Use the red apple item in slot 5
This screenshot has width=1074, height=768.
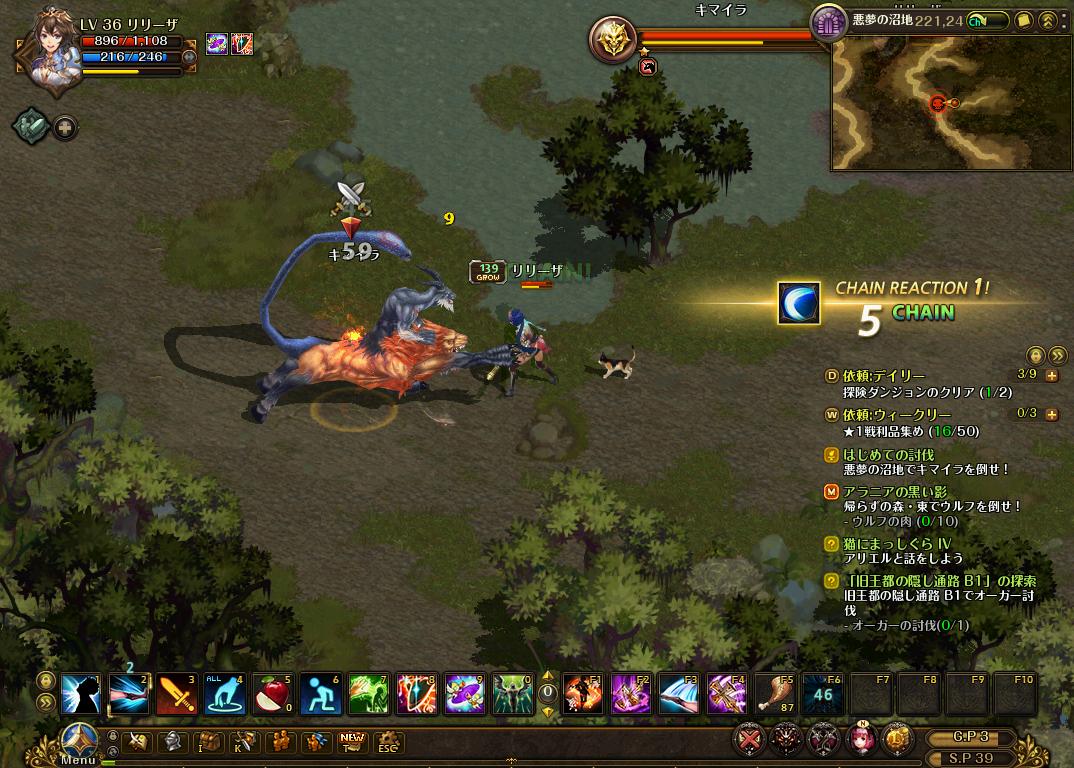pos(271,693)
